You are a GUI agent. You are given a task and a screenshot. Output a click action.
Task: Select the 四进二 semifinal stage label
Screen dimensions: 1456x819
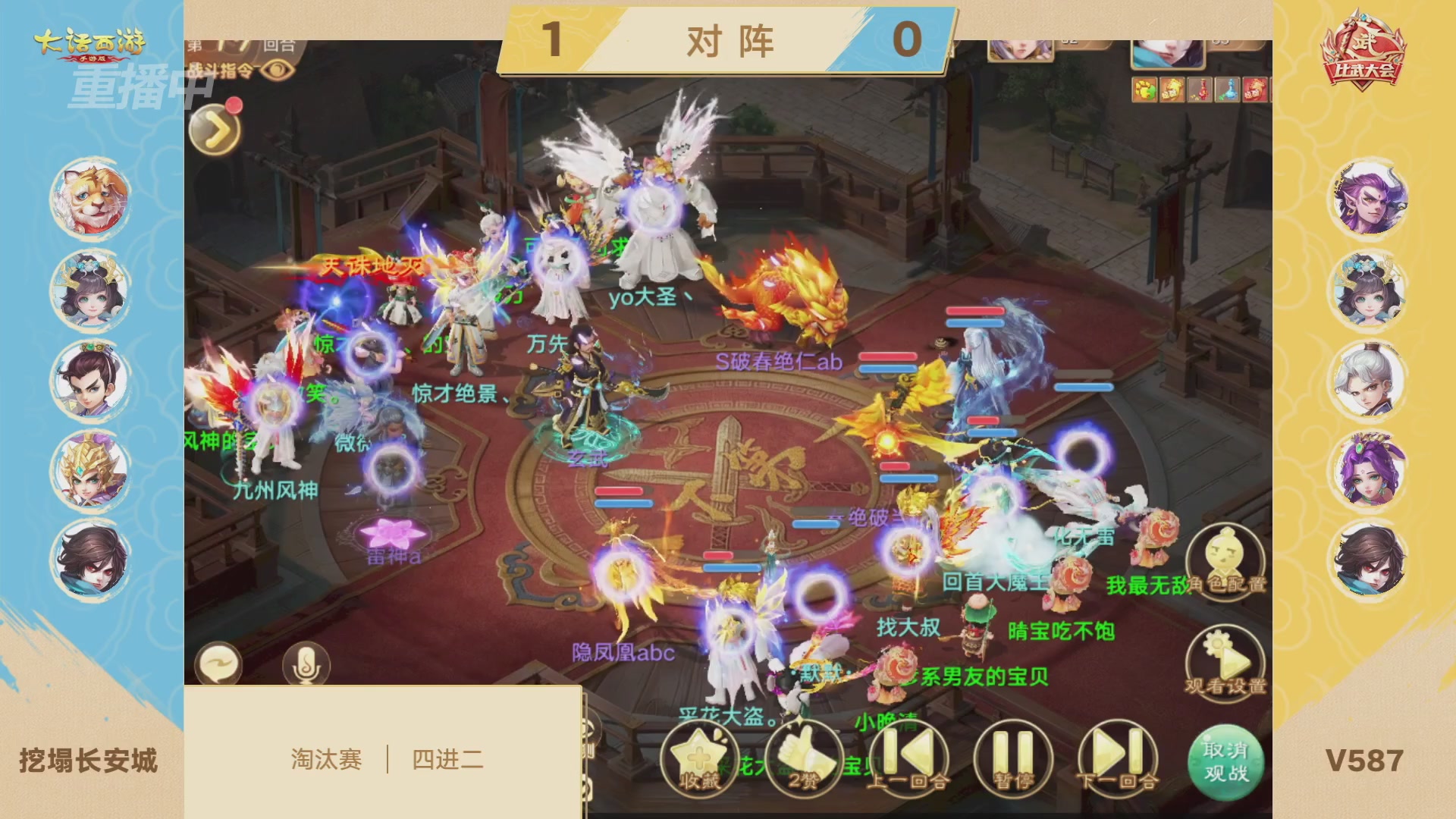click(x=447, y=758)
